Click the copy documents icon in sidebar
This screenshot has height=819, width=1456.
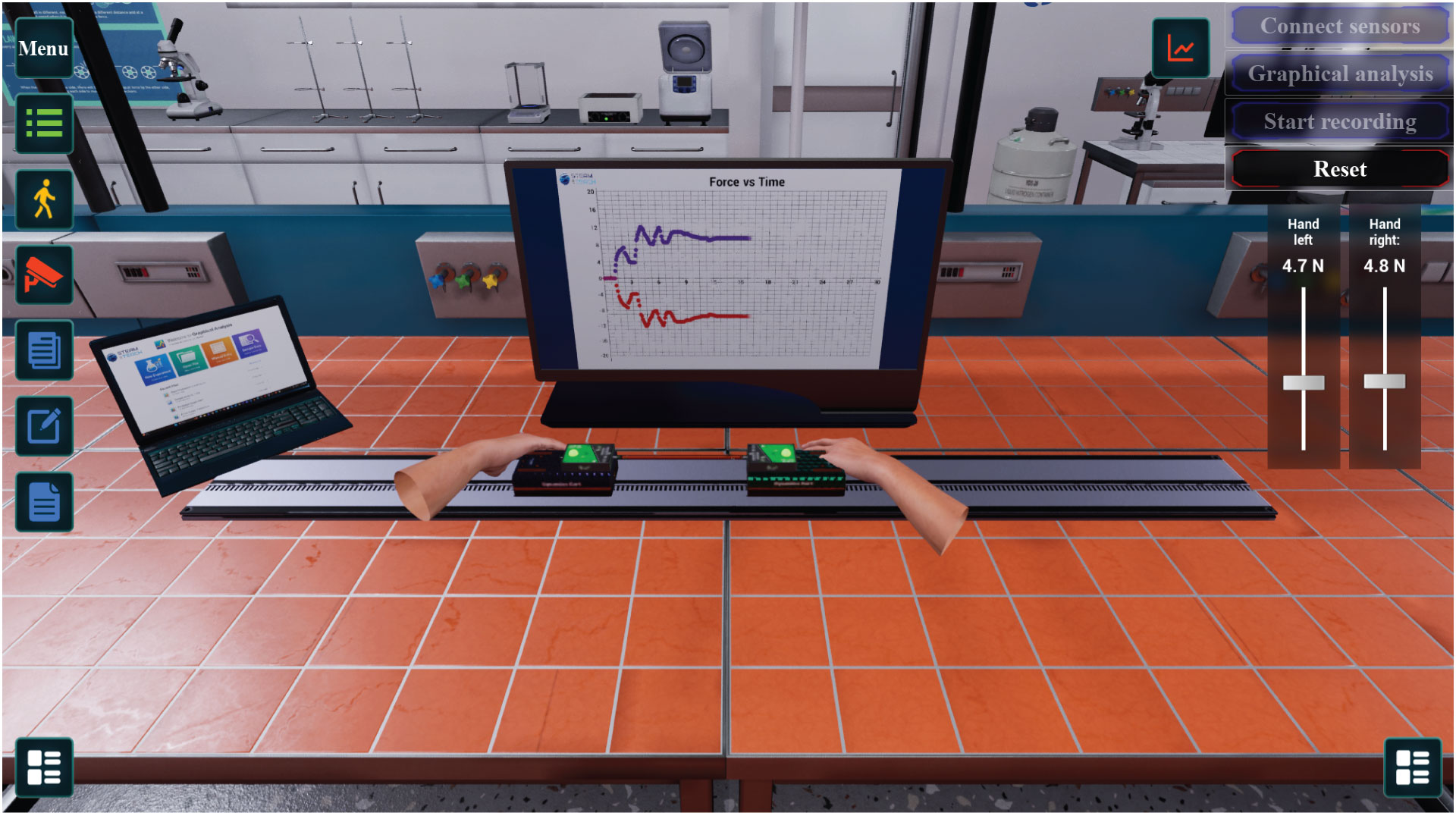click(43, 350)
